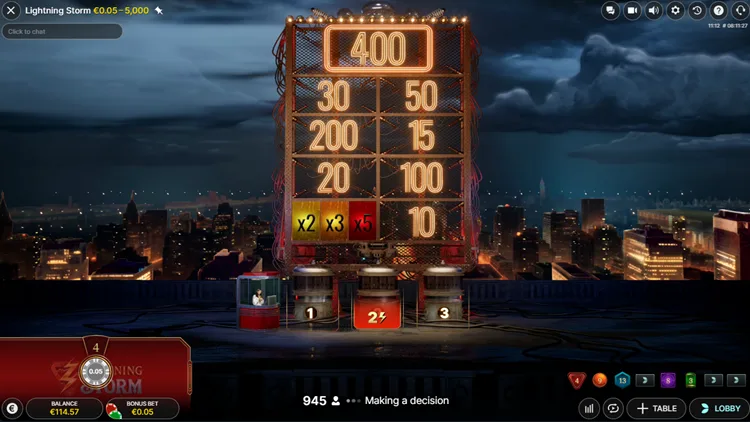Contact support via headset icon
This screenshot has height=422, width=750.
(x=739, y=10)
